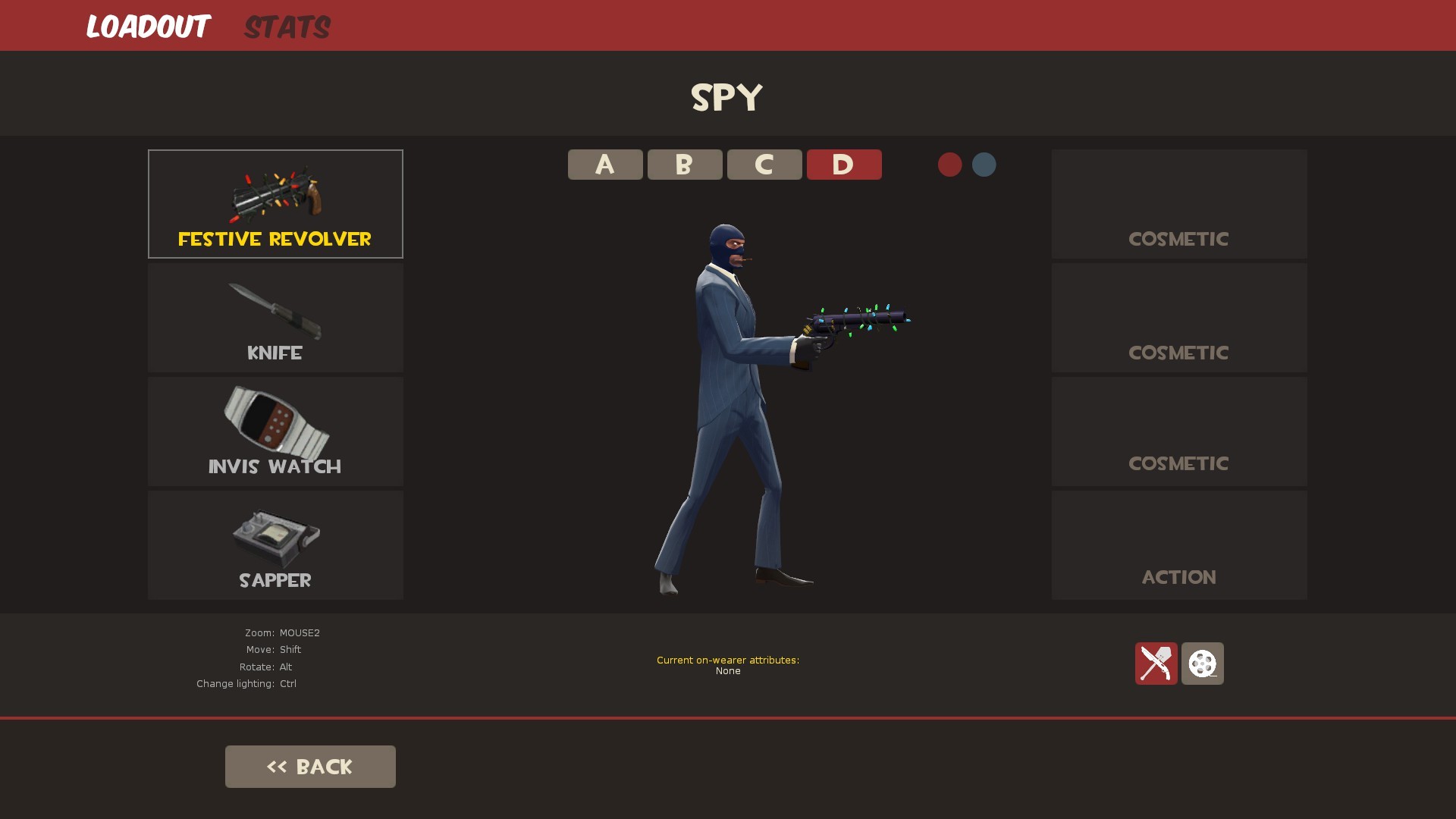Switch to the STATS tab

coord(287,26)
